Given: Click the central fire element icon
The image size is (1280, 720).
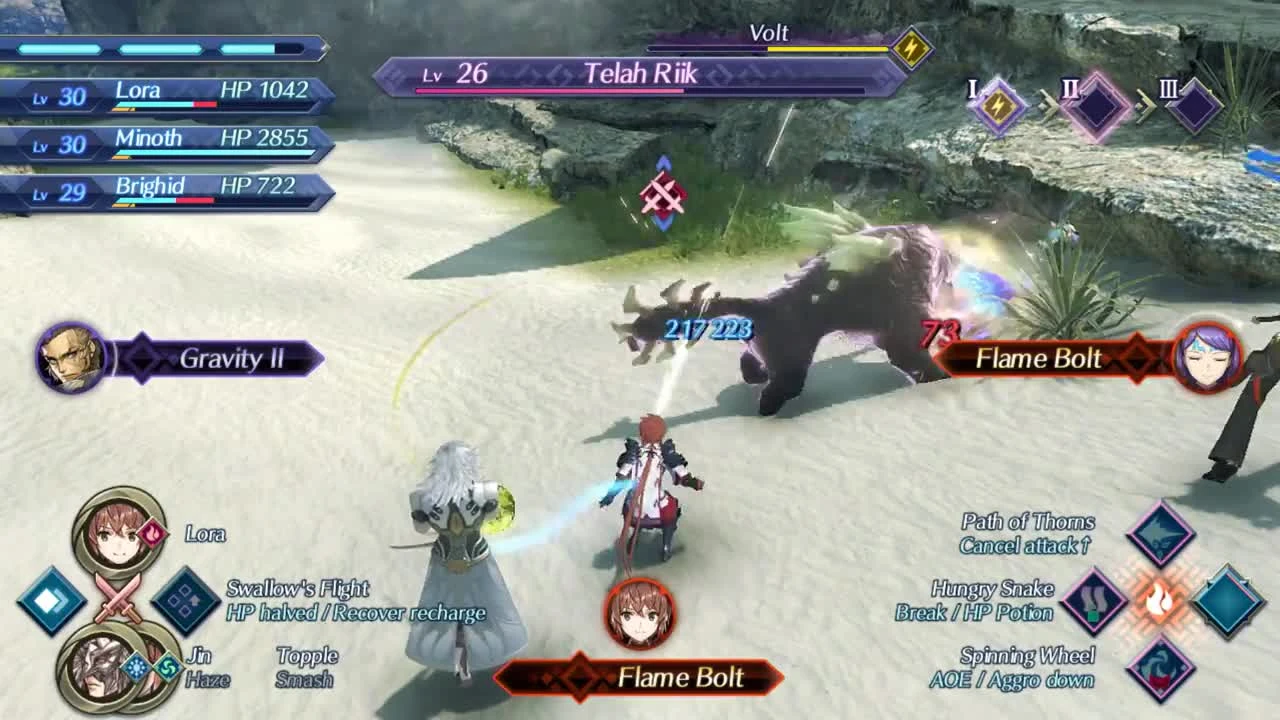Looking at the screenshot, I should coord(1157,600).
